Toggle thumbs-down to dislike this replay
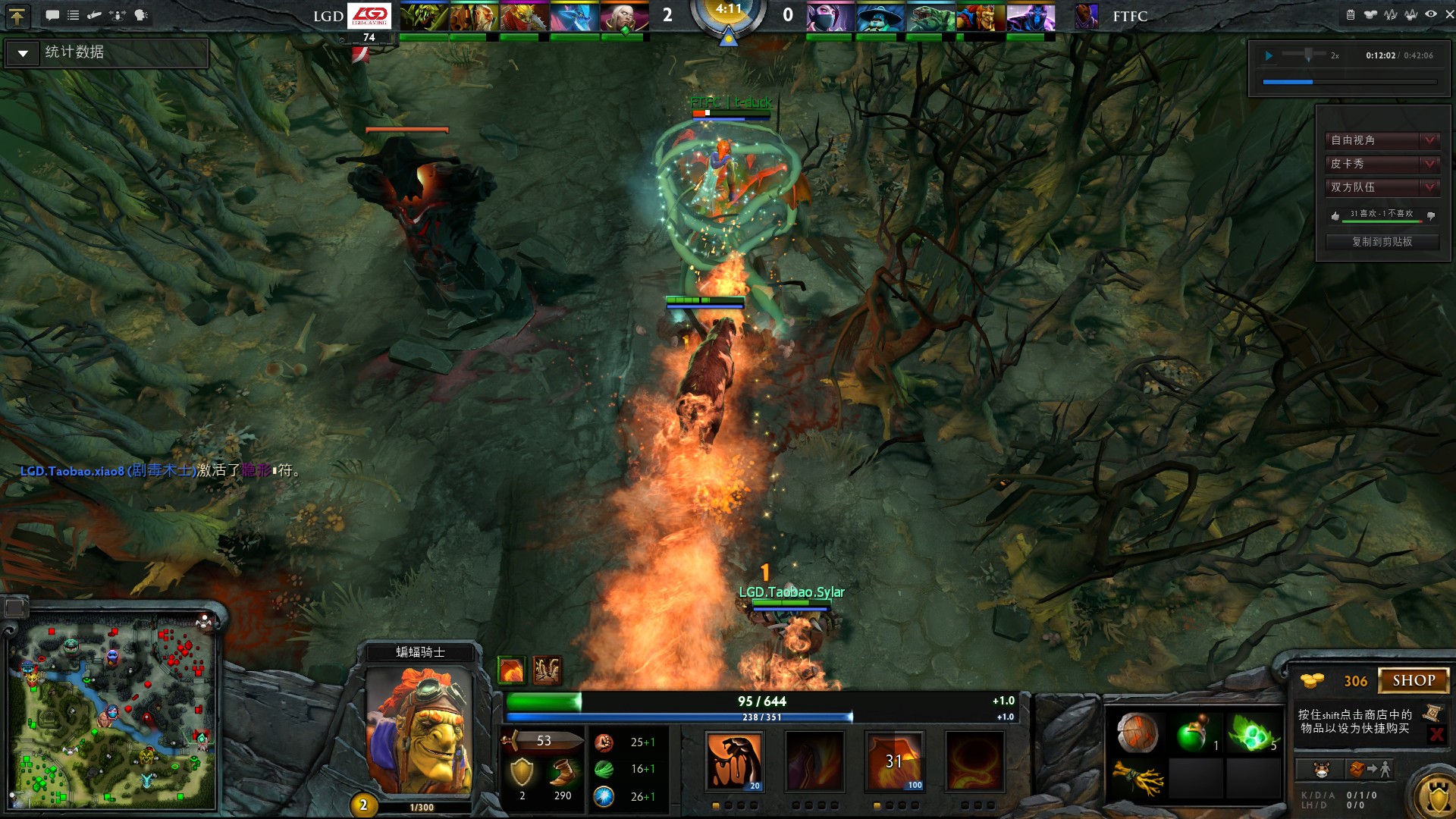The width and height of the screenshot is (1456, 819). (1431, 215)
